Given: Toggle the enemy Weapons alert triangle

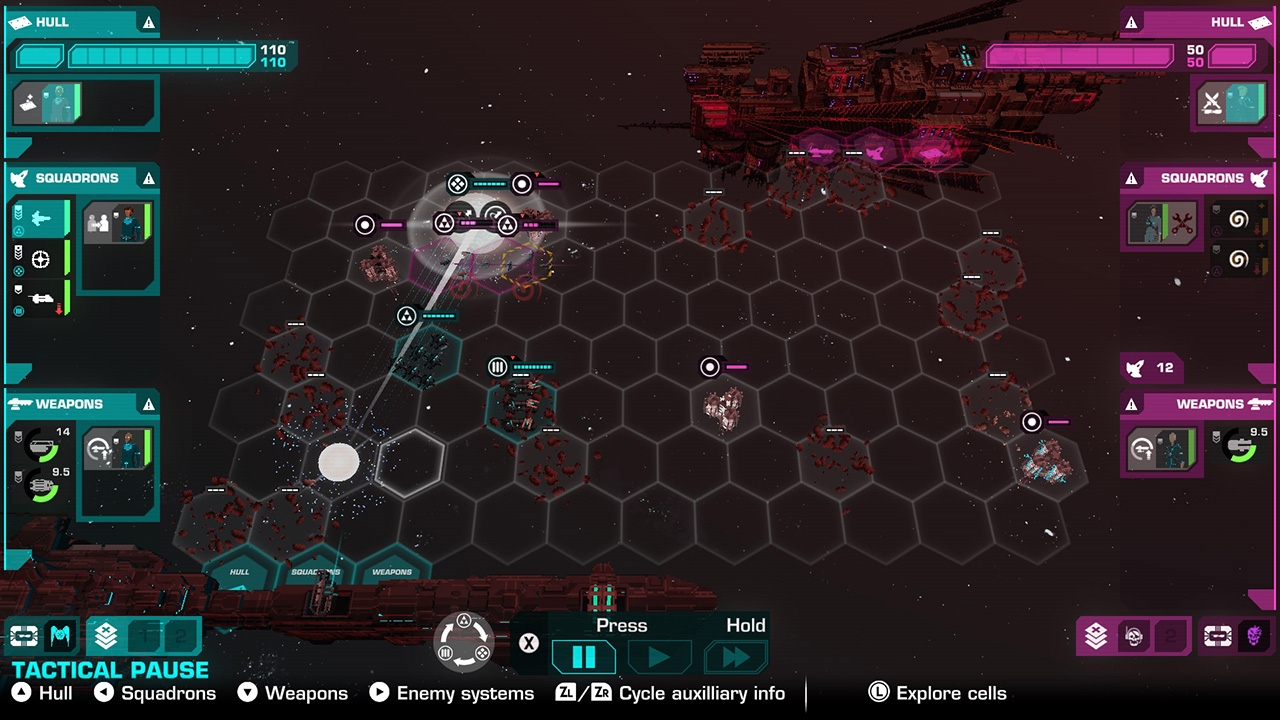Looking at the screenshot, I should pos(1131,404).
